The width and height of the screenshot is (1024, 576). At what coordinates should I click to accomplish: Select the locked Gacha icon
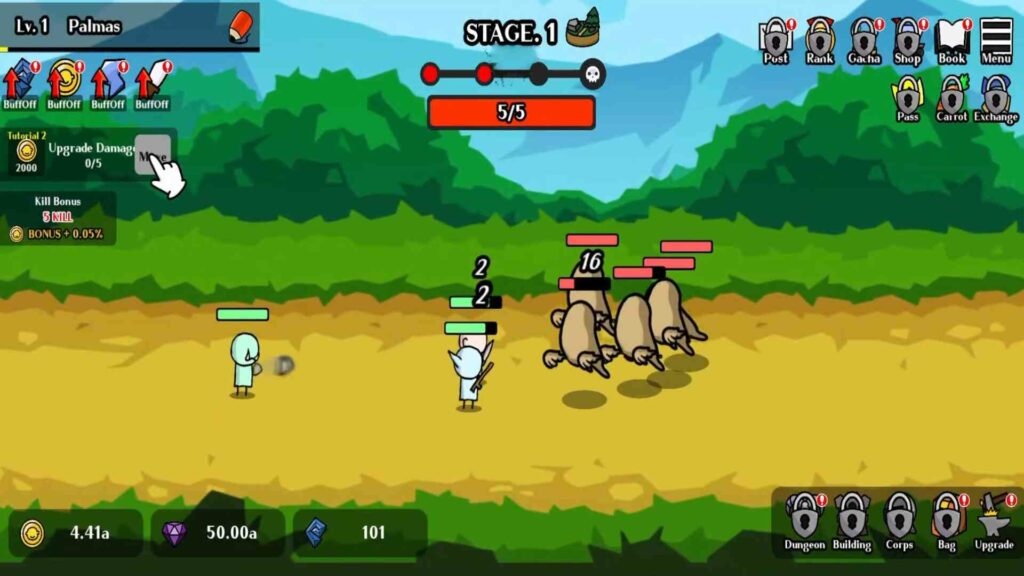click(x=864, y=41)
